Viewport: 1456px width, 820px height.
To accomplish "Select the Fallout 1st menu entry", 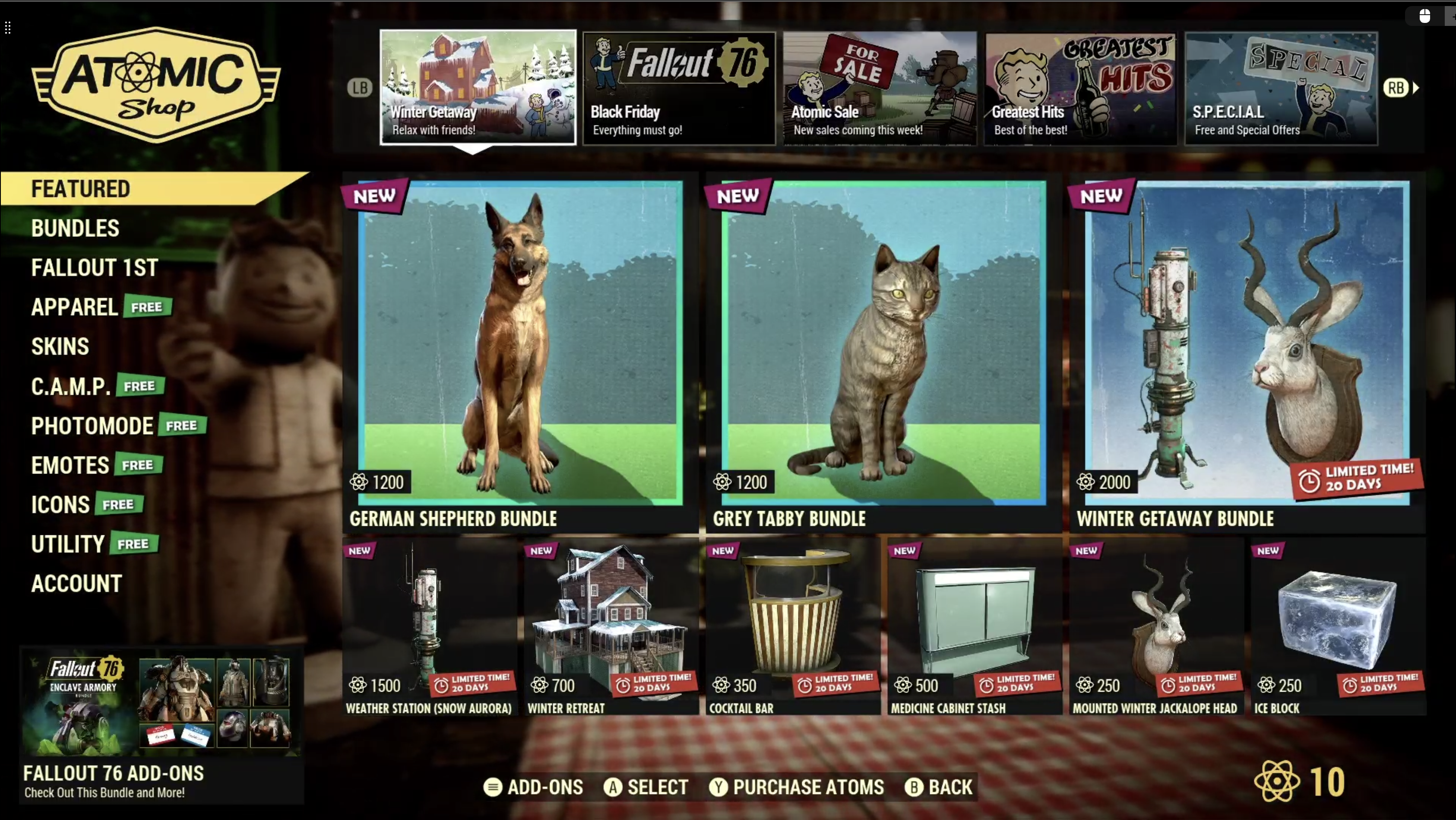I will click(x=95, y=268).
